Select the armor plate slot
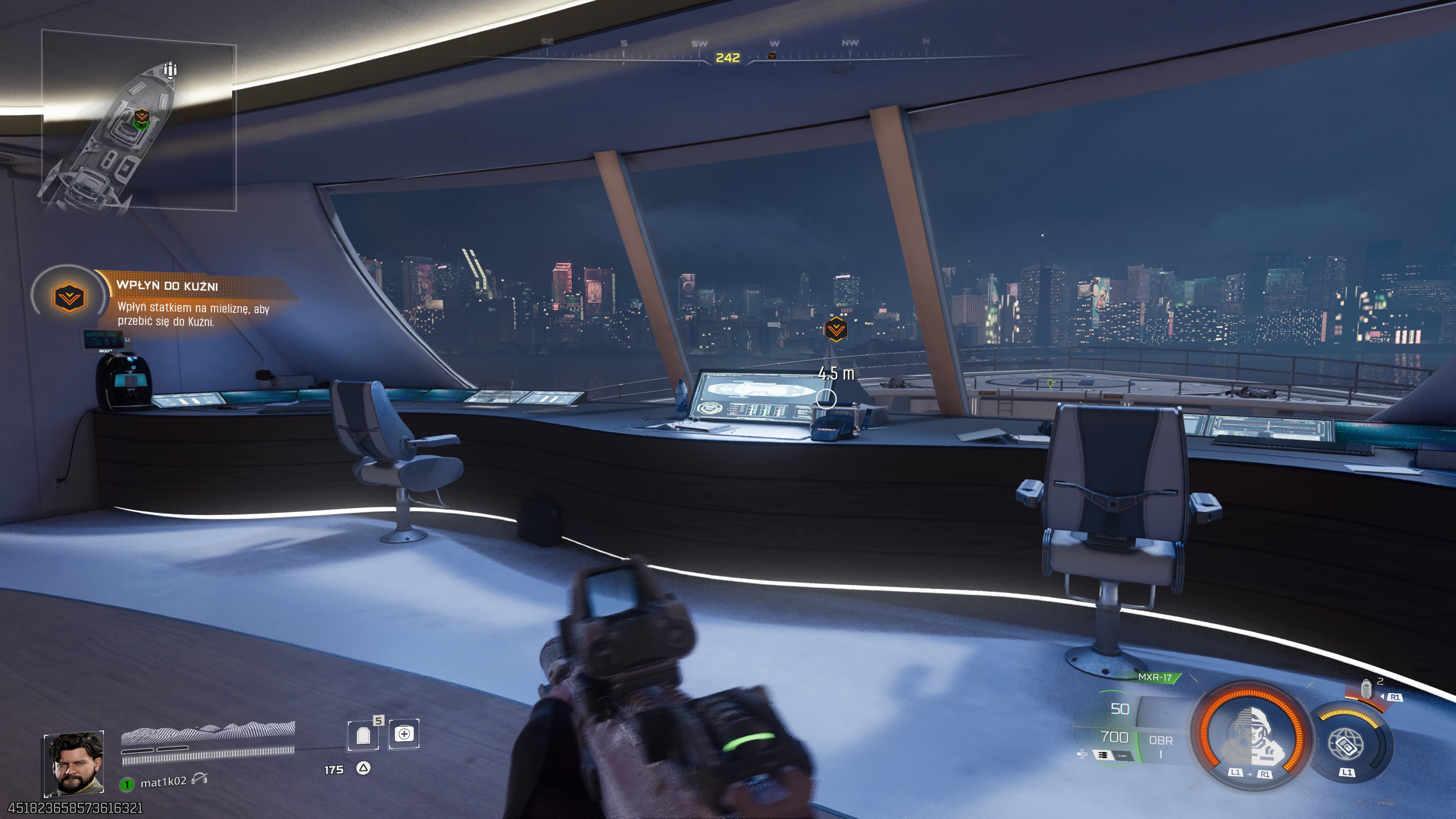 pyautogui.click(x=363, y=735)
